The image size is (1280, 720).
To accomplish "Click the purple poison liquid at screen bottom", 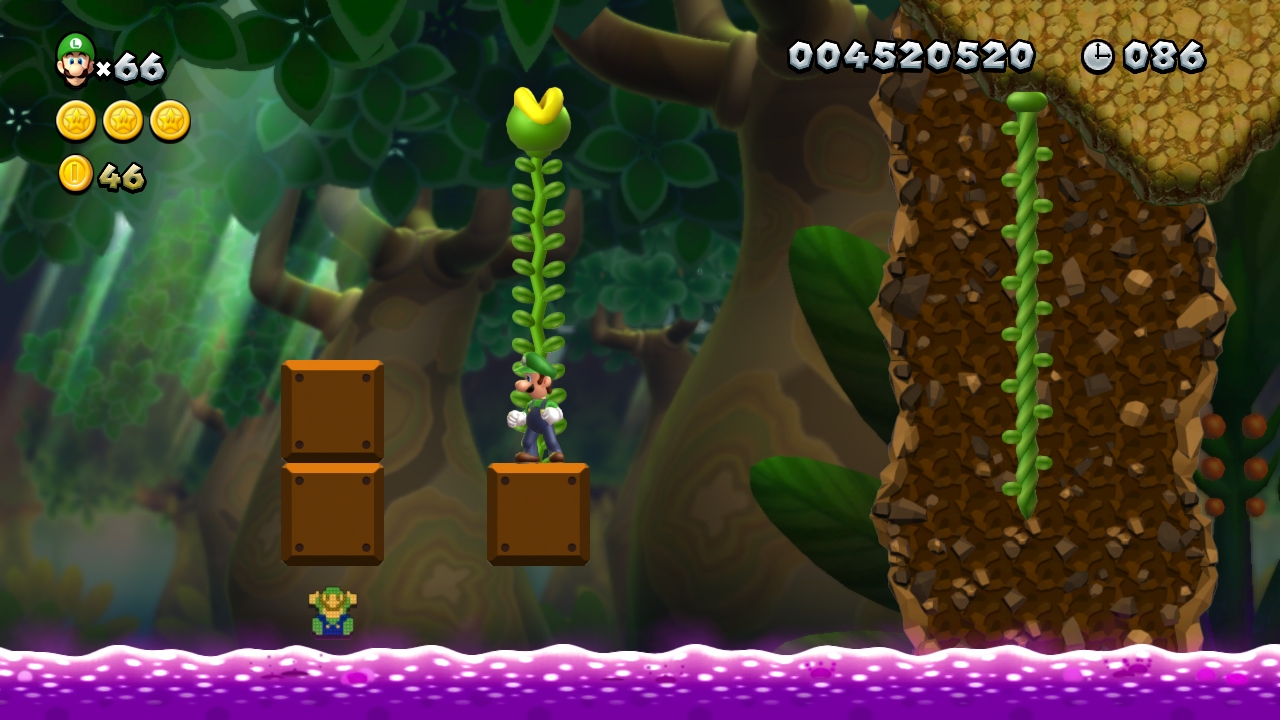I will coord(640,690).
